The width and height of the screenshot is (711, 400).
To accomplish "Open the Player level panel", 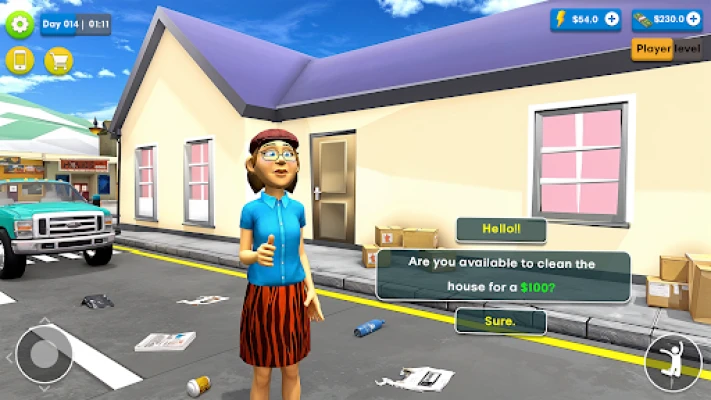I will [x=670, y=49].
